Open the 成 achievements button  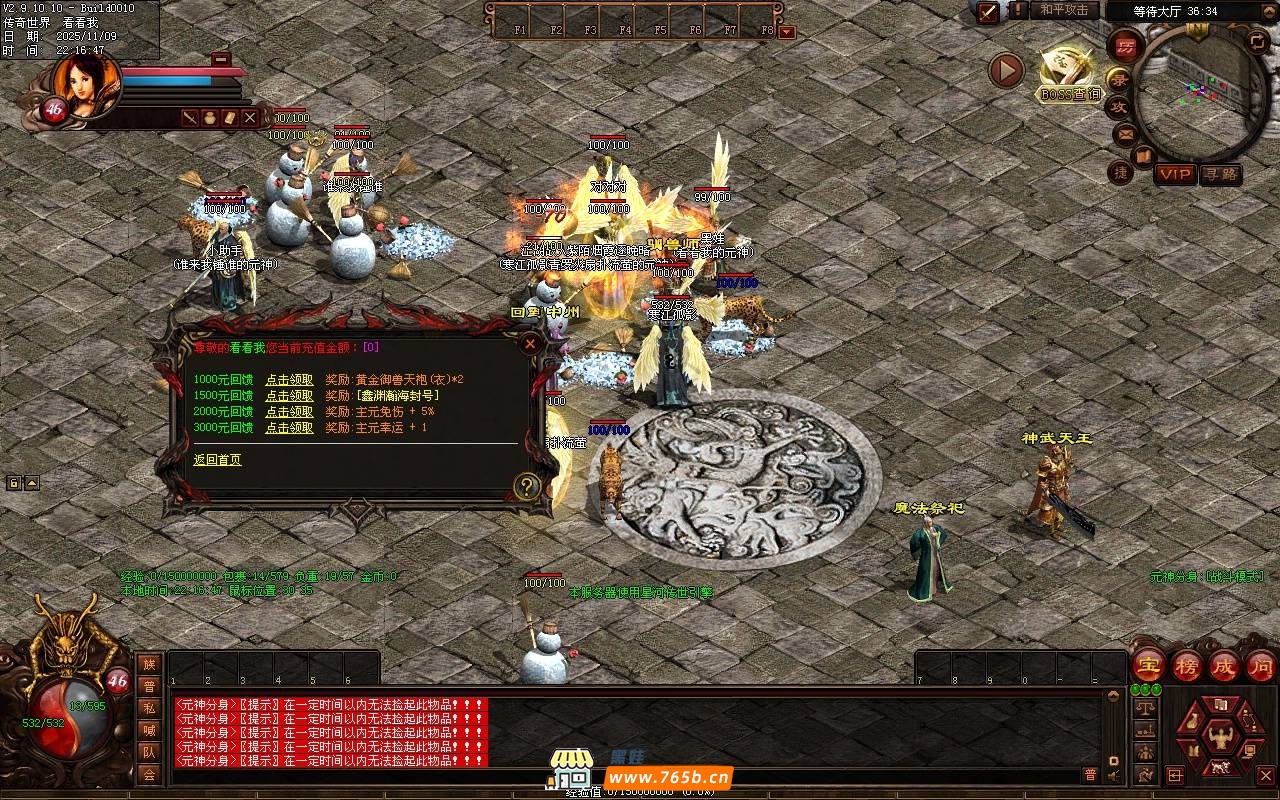1224,665
